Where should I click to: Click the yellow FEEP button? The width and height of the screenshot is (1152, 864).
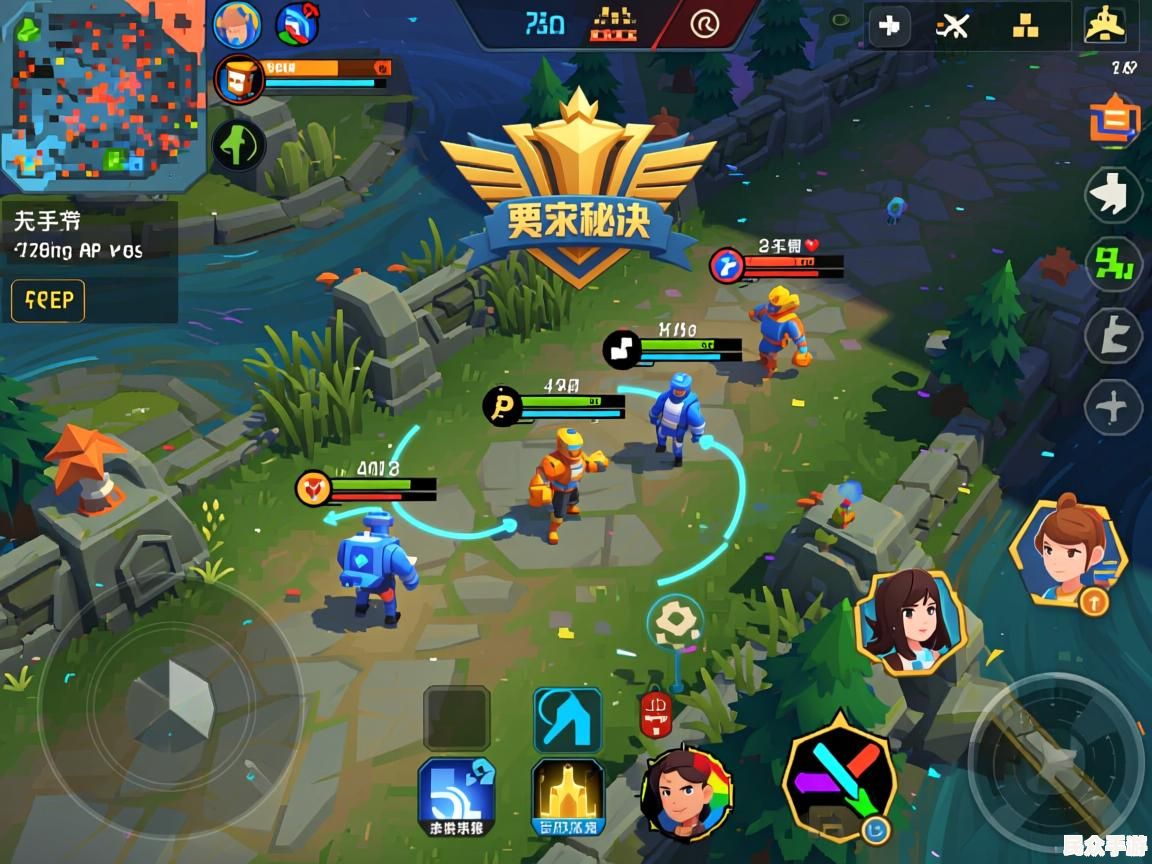point(48,300)
